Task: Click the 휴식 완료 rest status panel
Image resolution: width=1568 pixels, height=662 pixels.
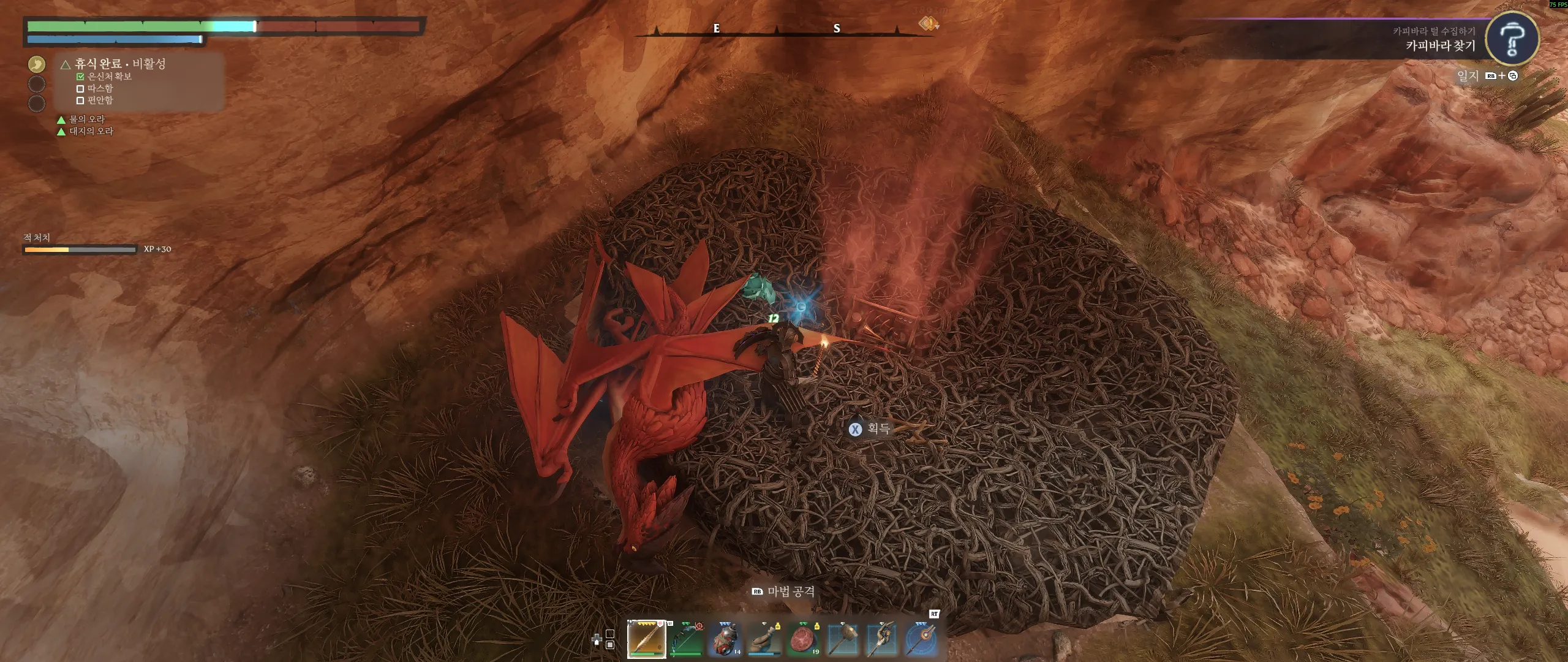Action: pyautogui.click(x=120, y=64)
